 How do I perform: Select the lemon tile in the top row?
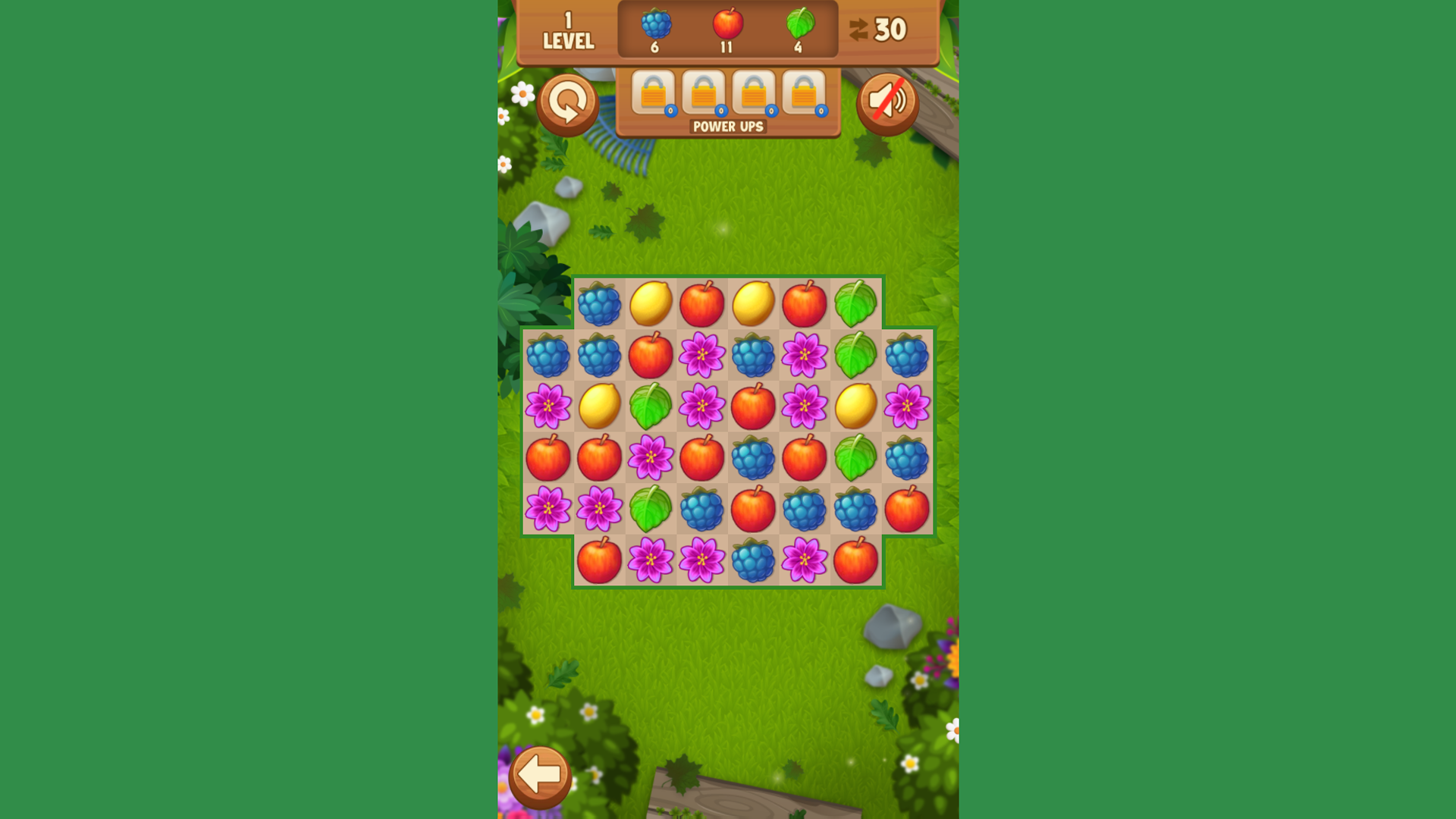(x=652, y=304)
